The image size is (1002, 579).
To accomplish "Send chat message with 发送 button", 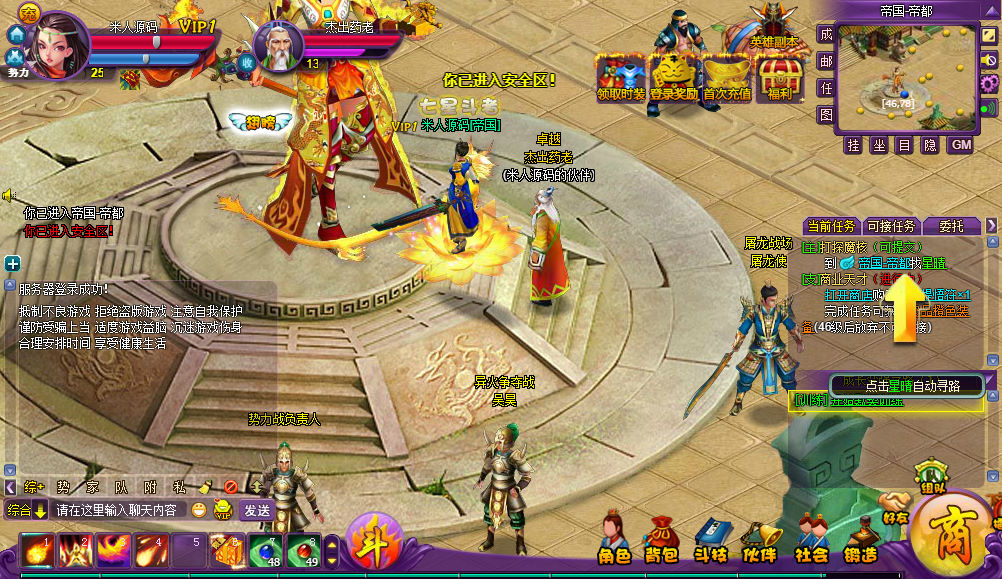I will click(x=256, y=510).
